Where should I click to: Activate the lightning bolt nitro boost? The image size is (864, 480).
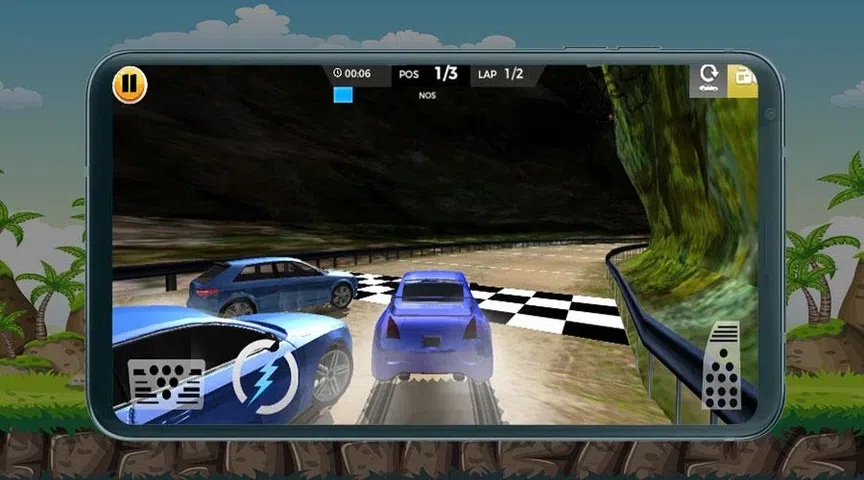[265, 376]
